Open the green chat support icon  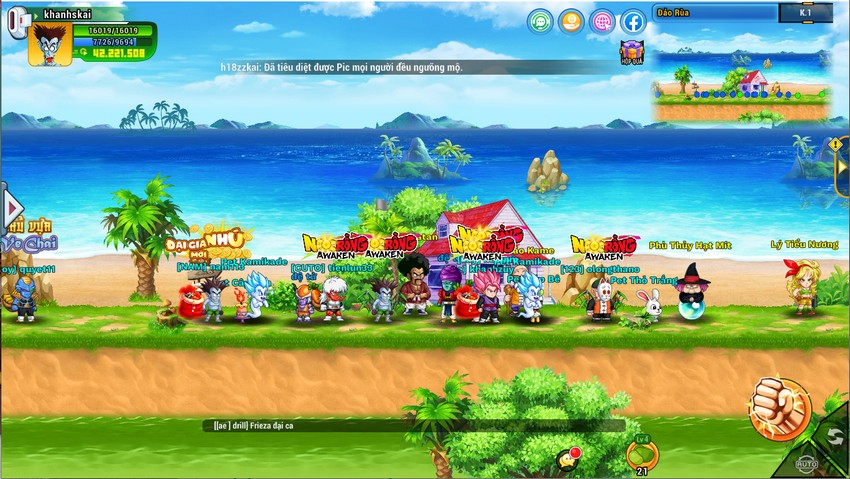(x=541, y=21)
